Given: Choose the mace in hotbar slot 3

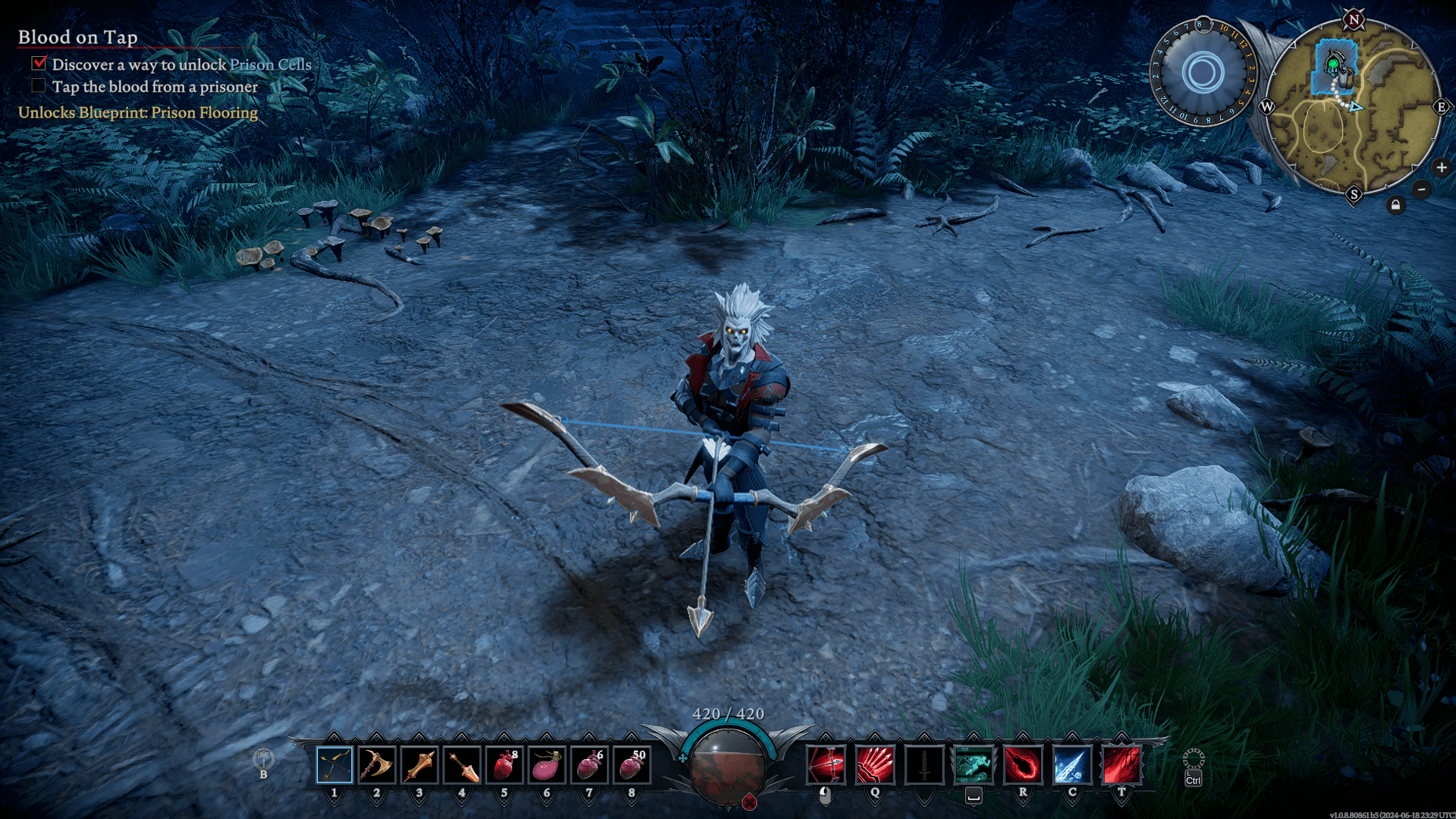Looking at the screenshot, I should click(420, 765).
